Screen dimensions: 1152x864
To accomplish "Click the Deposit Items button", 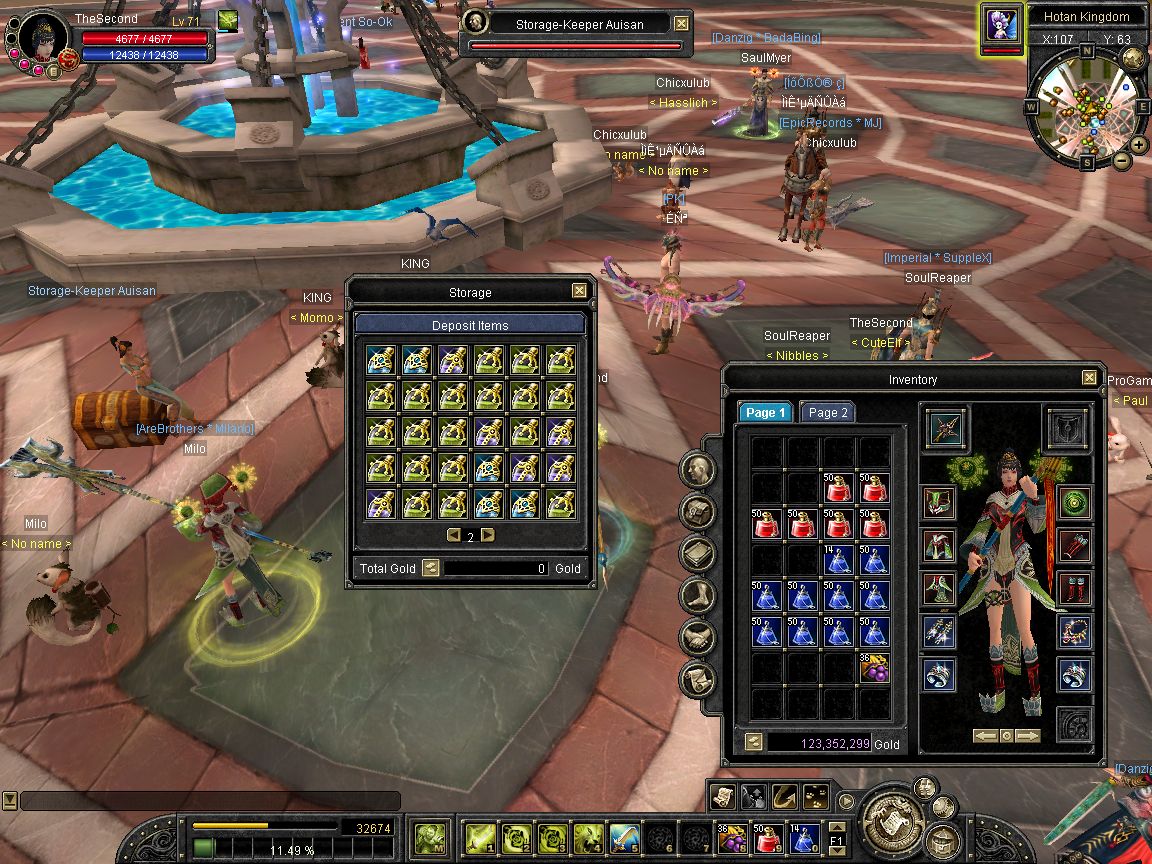I will click(x=470, y=325).
